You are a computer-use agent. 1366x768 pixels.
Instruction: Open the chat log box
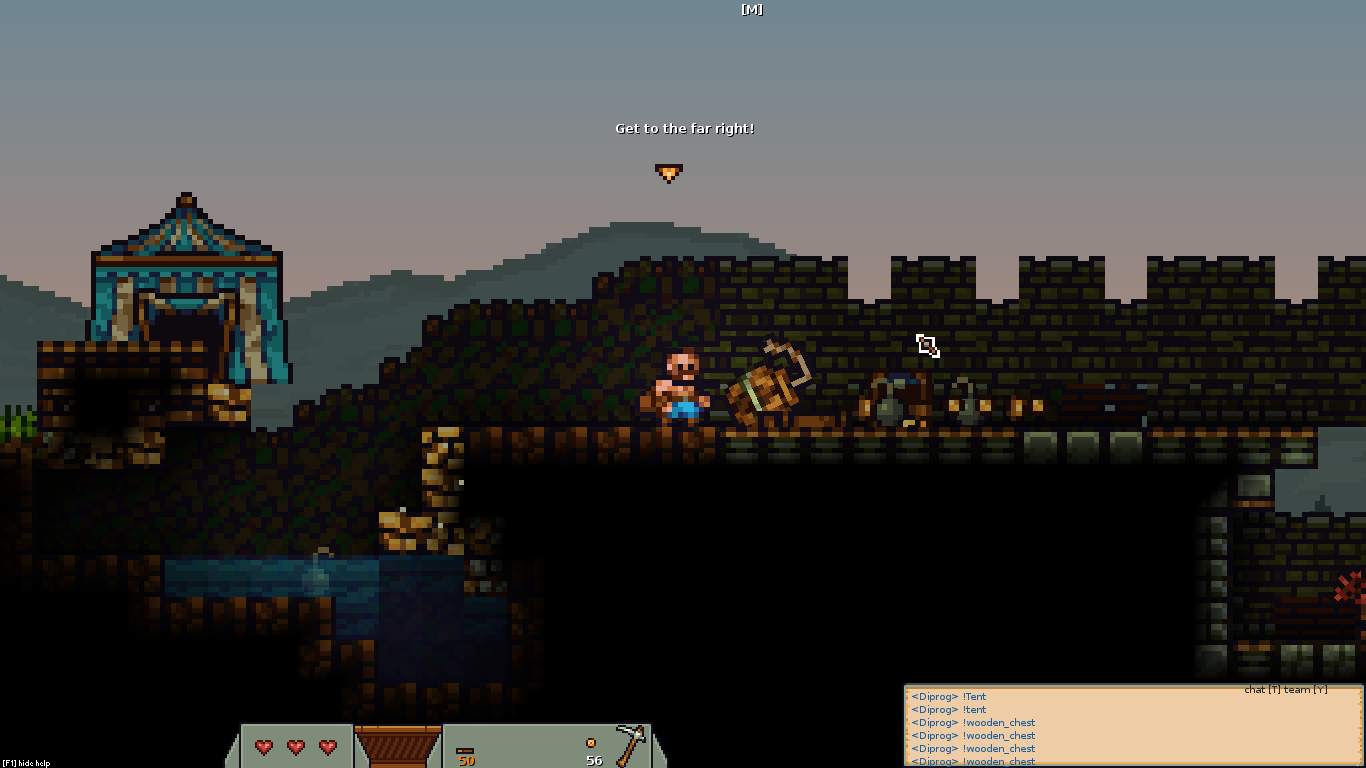point(1133,728)
